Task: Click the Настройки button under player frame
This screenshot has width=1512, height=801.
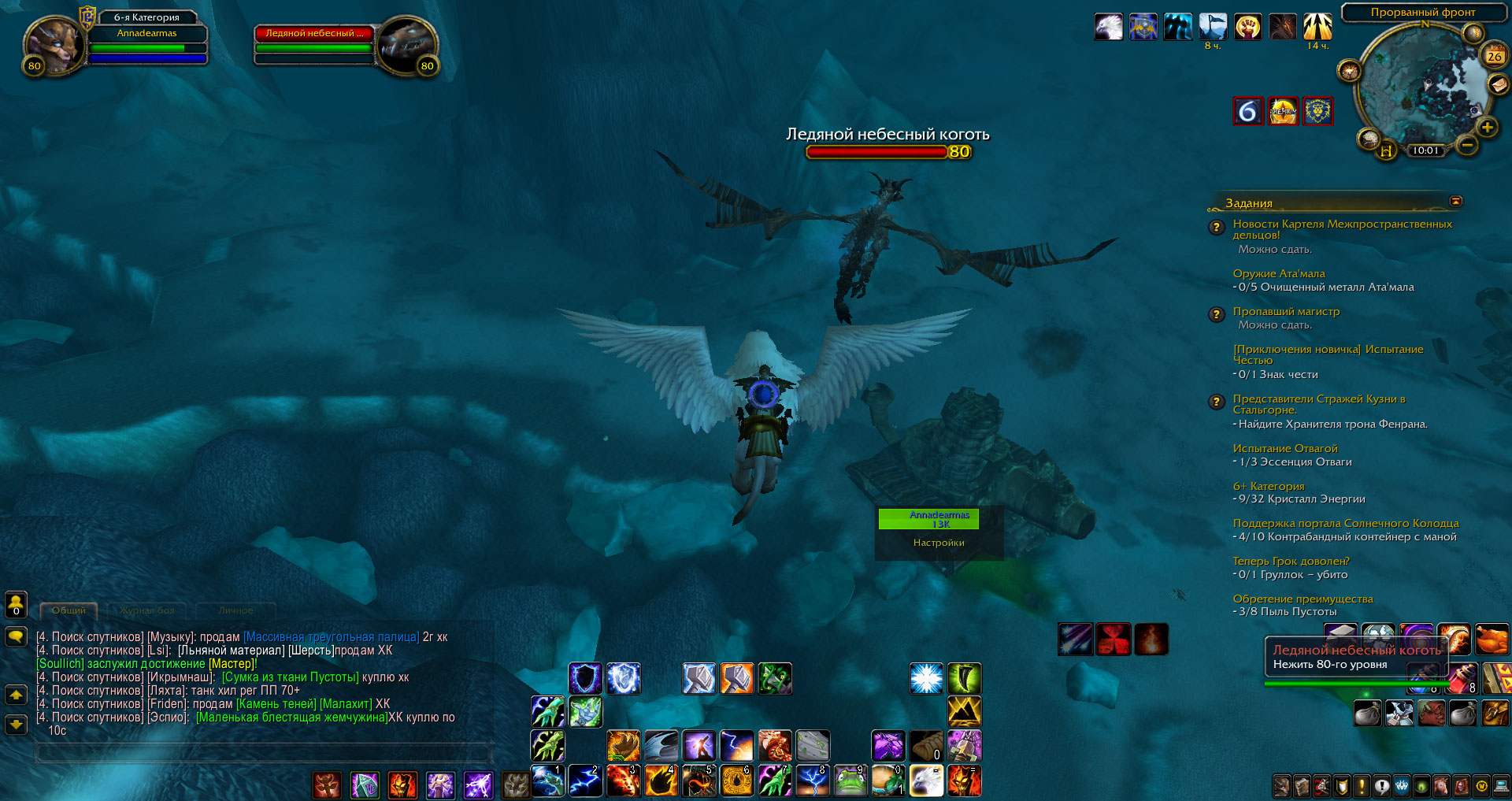Action: pos(938,543)
